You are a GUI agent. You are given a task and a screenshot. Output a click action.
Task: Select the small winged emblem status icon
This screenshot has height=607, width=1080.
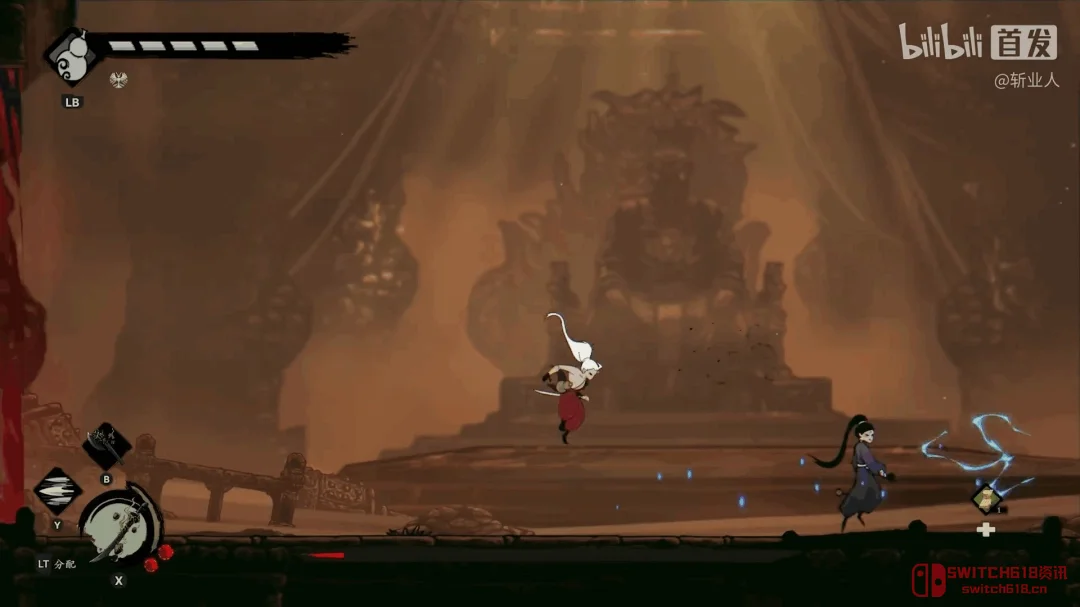click(118, 79)
